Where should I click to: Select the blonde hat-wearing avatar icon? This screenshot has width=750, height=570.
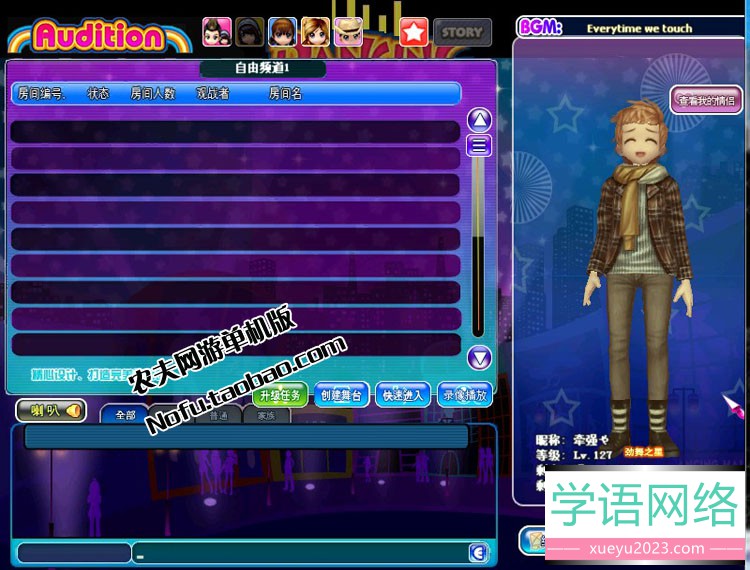click(x=348, y=32)
